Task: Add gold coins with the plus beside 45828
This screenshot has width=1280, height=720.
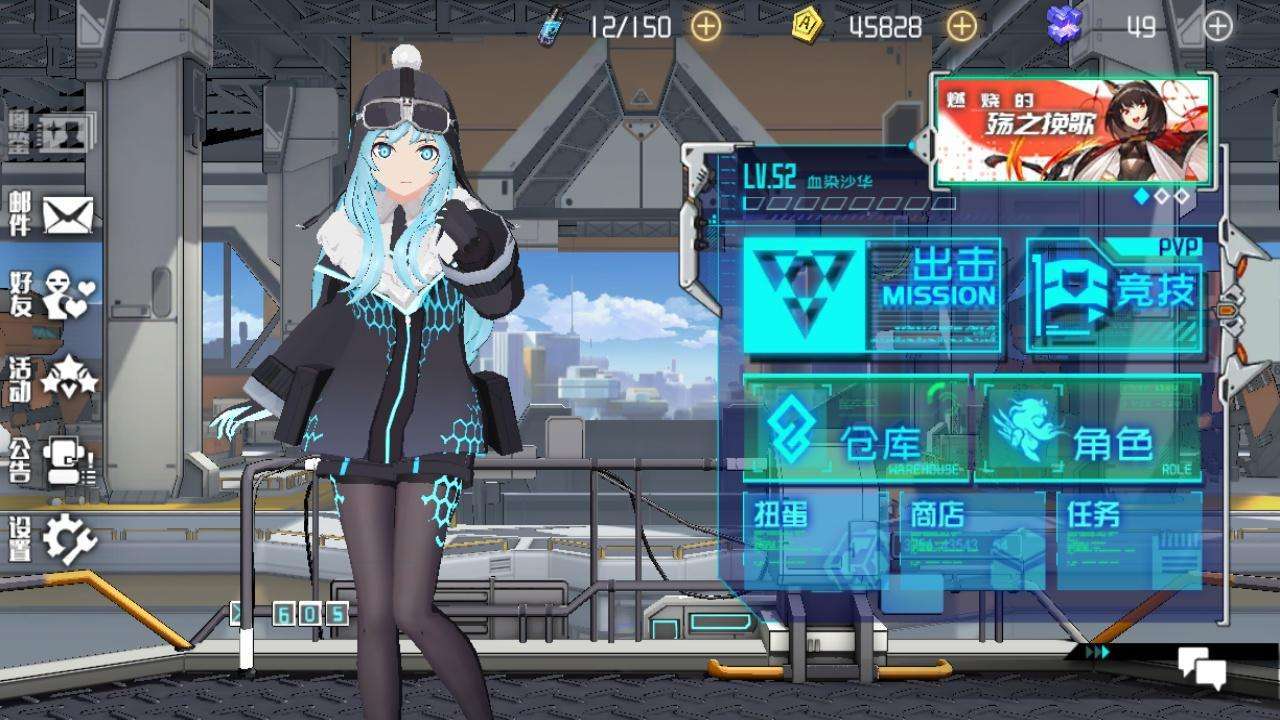Action: click(x=961, y=26)
